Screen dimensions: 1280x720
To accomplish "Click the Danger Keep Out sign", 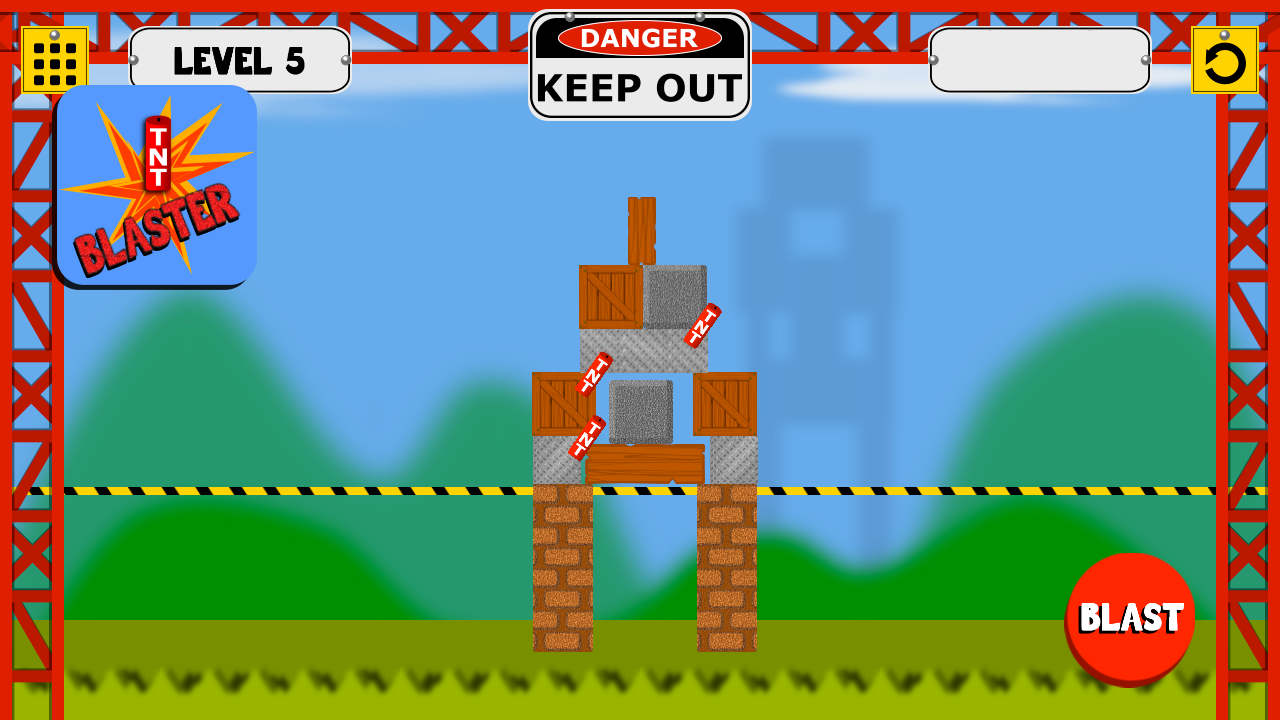I will [640, 63].
